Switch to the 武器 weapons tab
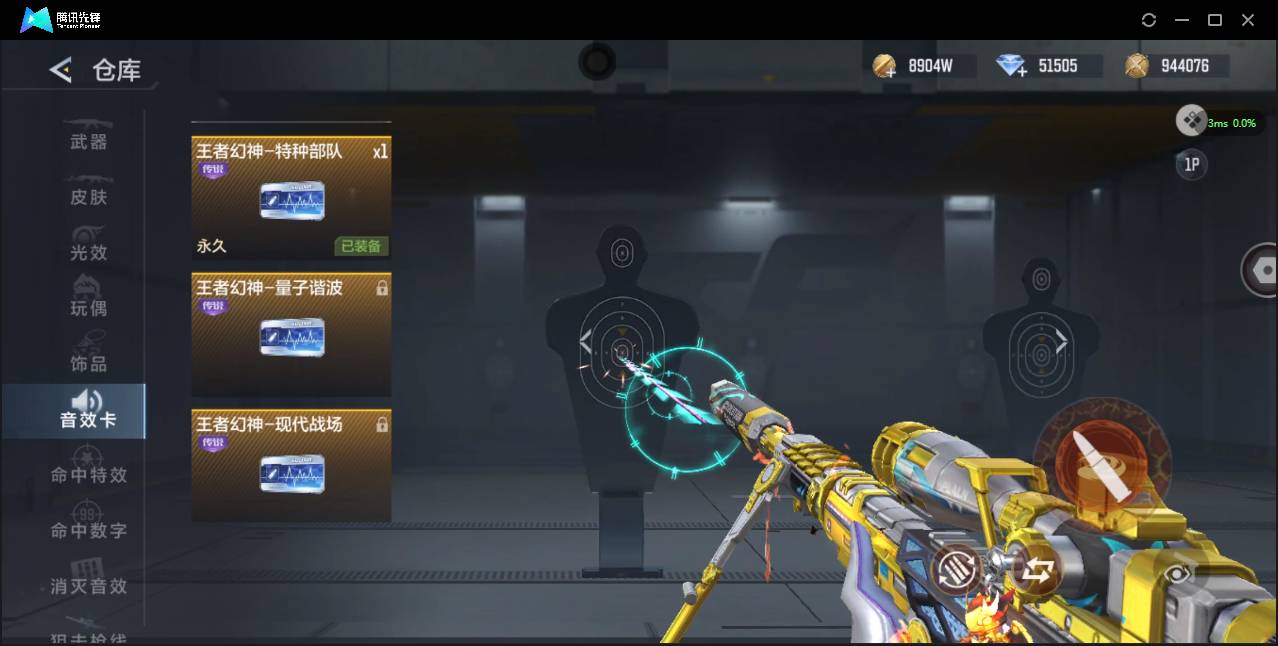This screenshot has width=1278, height=646. pyautogui.click(x=88, y=141)
